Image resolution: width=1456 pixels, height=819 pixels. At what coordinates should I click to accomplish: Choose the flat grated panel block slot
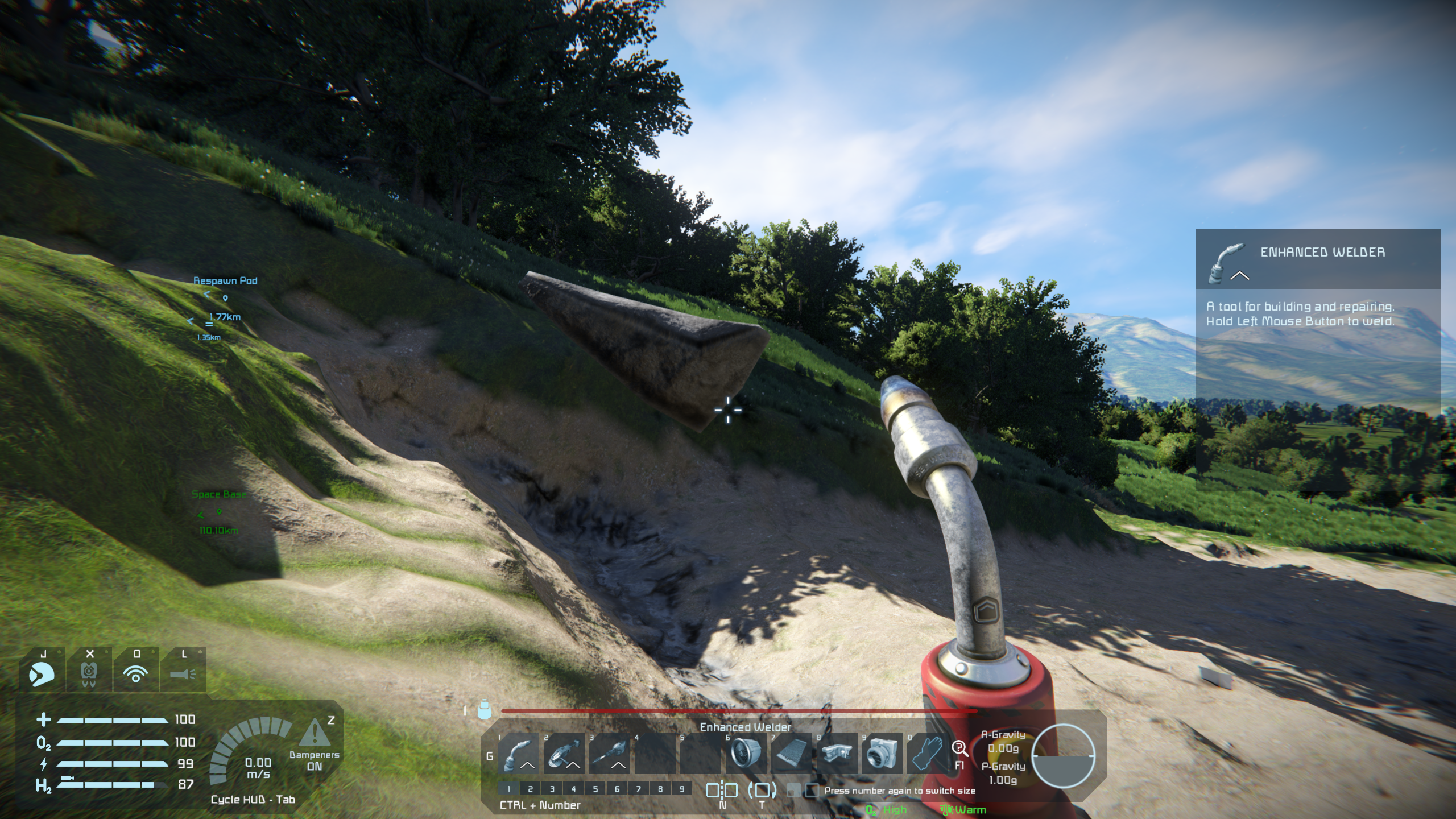tap(791, 753)
